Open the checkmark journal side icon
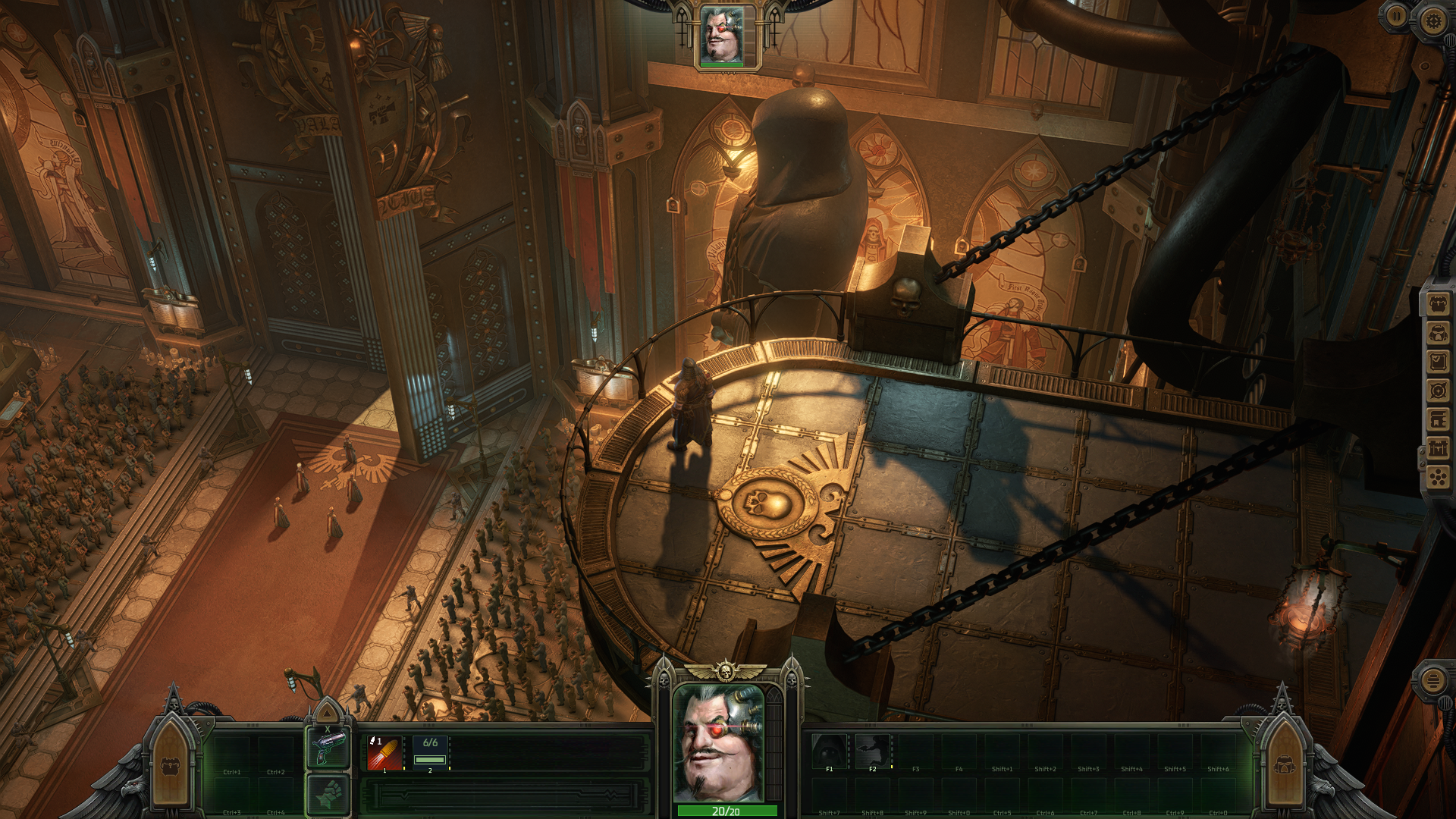The width and height of the screenshot is (1456, 819). [1439, 362]
